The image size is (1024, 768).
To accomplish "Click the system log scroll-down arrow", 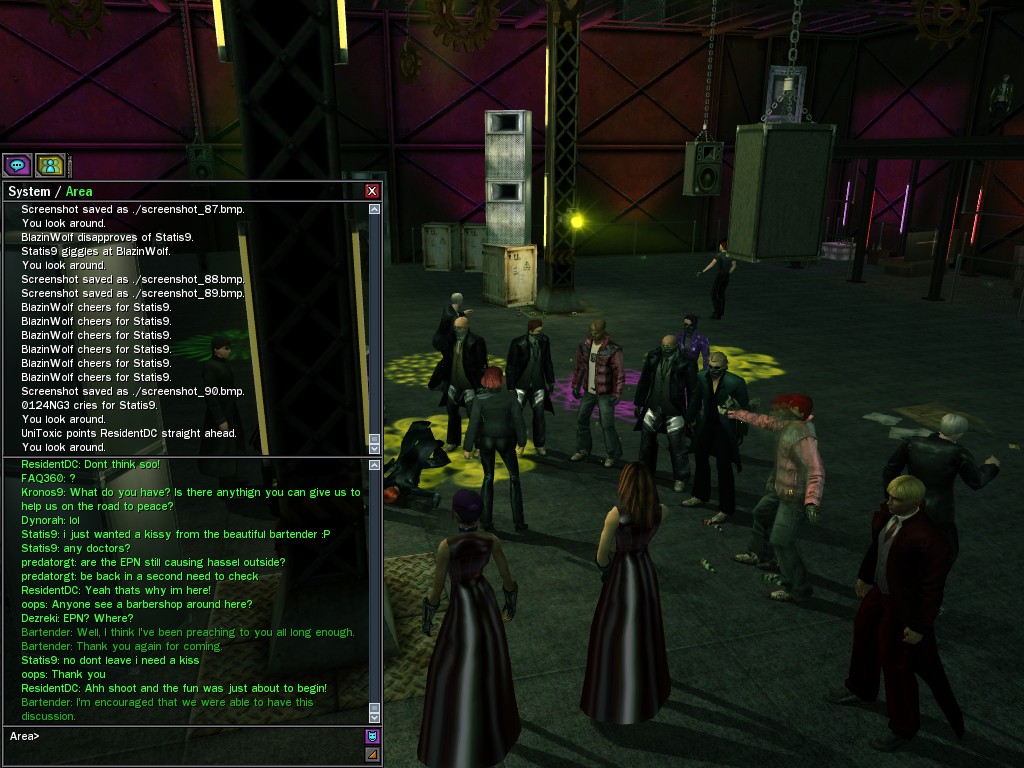I will (x=375, y=449).
